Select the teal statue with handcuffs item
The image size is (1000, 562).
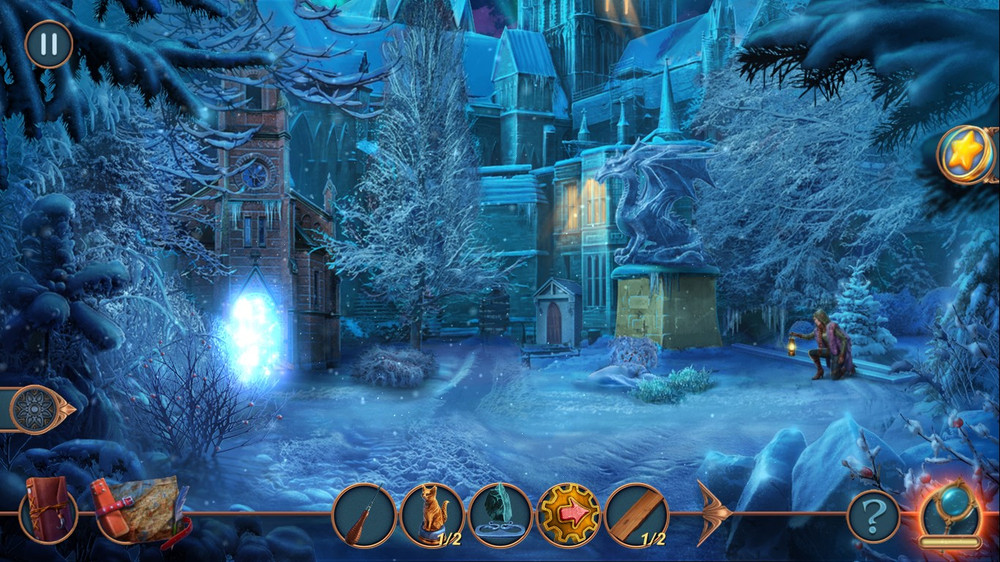(x=500, y=515)
